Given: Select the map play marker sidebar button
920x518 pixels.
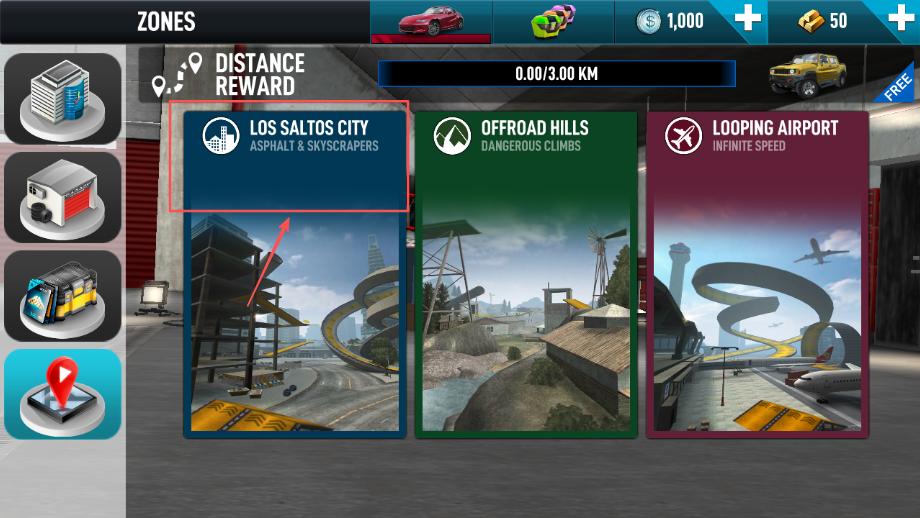Looking at the screenshot, I should [62, 393].
